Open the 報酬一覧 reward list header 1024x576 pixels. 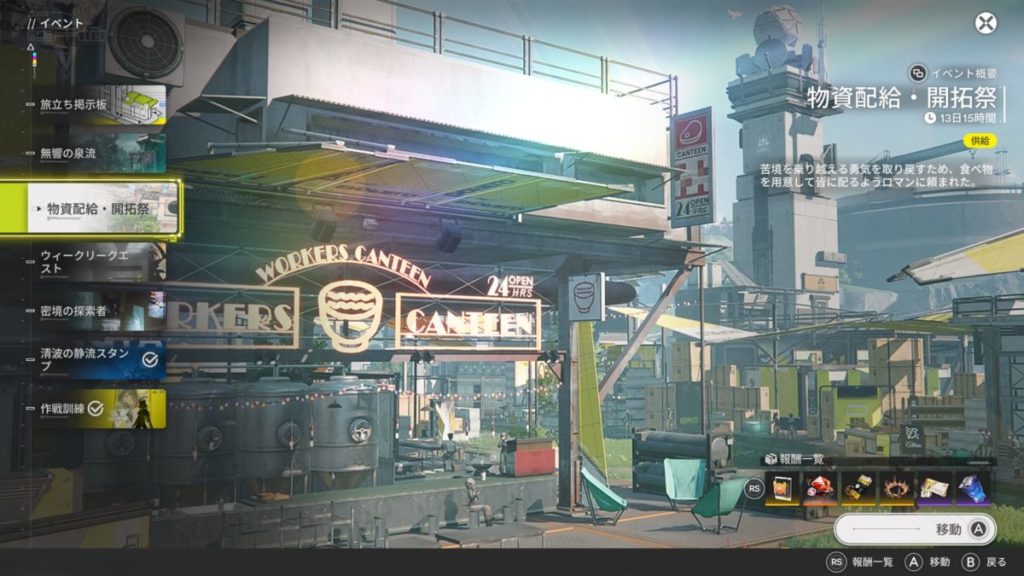point(797,459)
